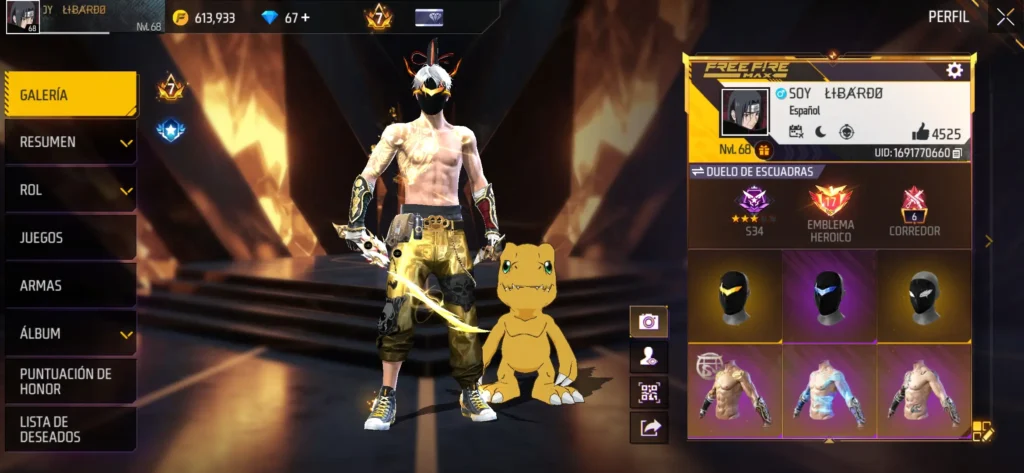Click the camera screenshot button
This screenshot has width=1024, height=473.
[649, 321]
